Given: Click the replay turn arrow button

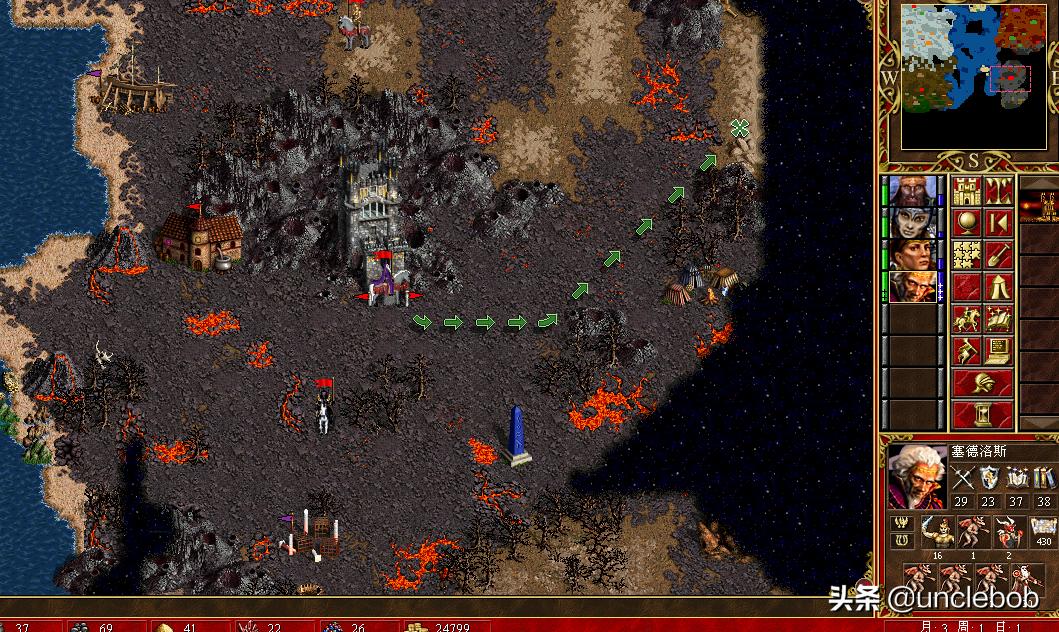Looking at the screenshot, I should [998, 223].
